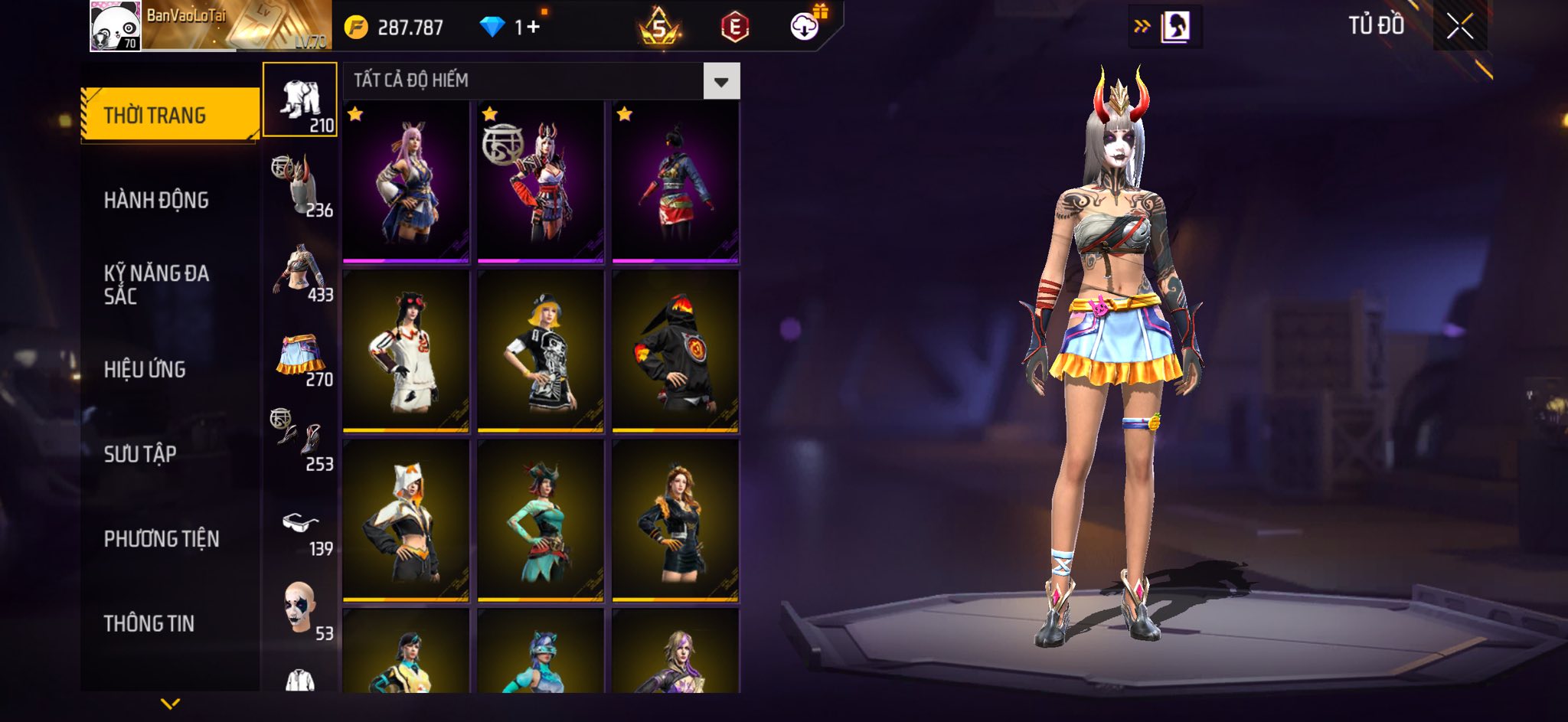Go to the Phương Tiện tab

[162, 539]
